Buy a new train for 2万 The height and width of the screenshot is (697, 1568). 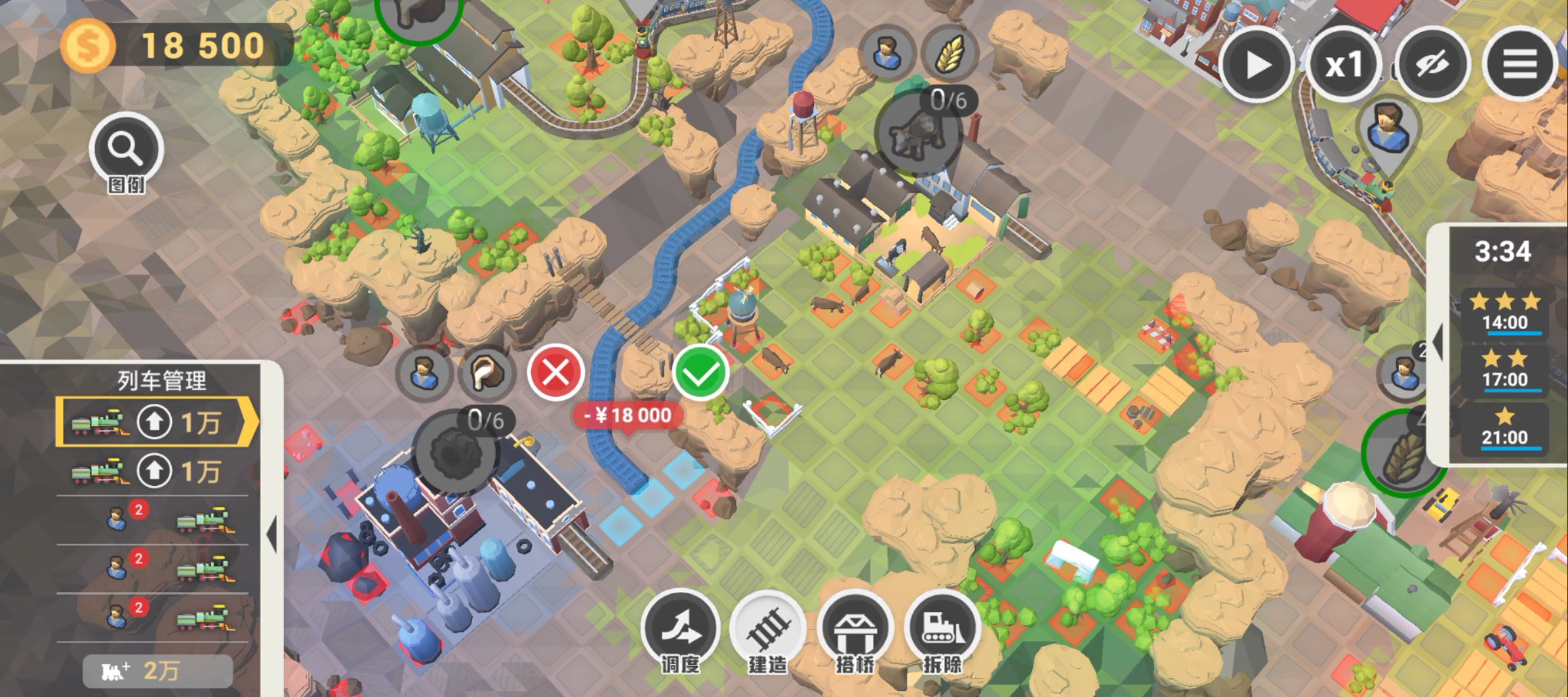click(157, 671)
